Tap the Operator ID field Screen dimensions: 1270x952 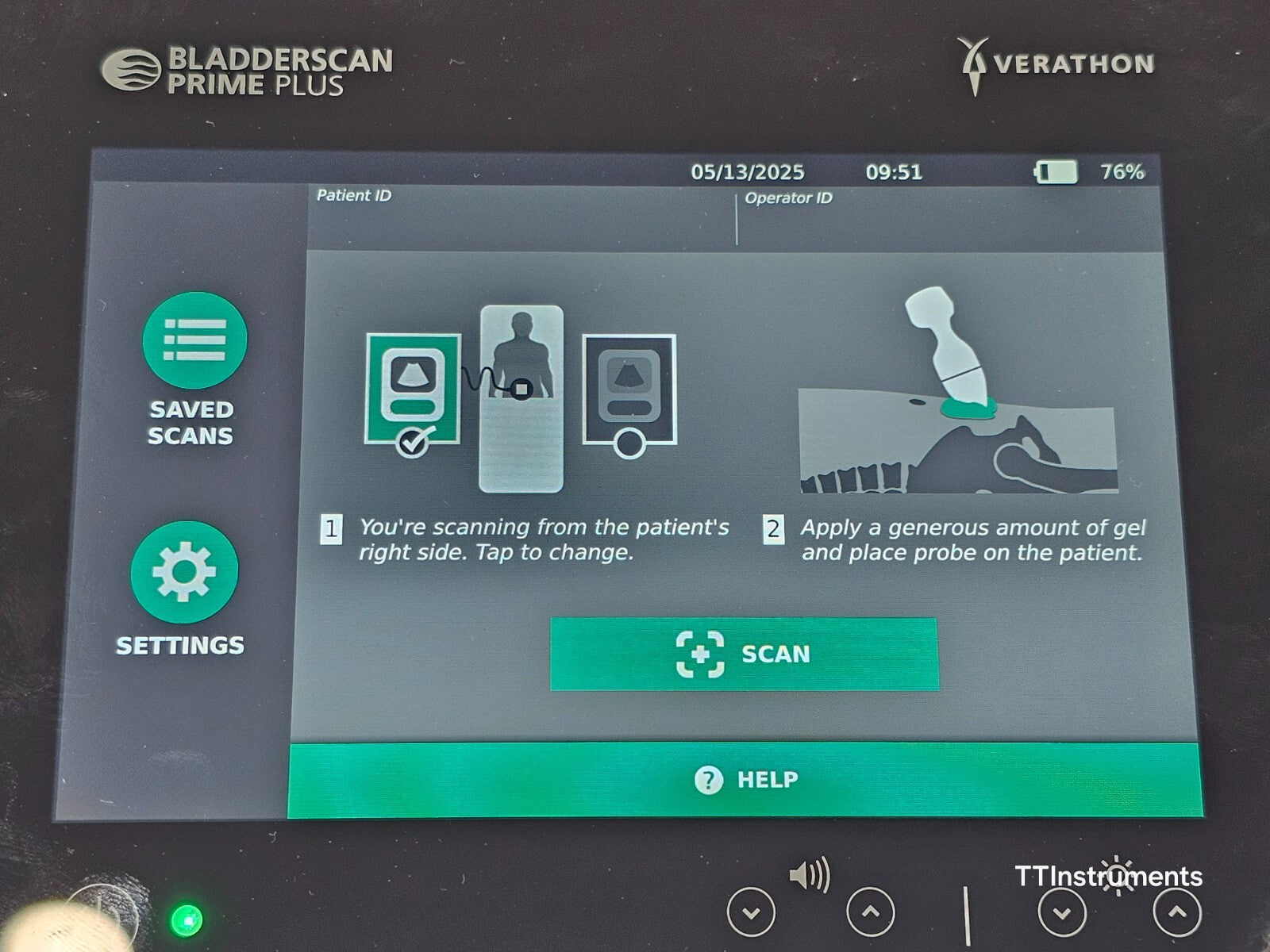(945, 218)
